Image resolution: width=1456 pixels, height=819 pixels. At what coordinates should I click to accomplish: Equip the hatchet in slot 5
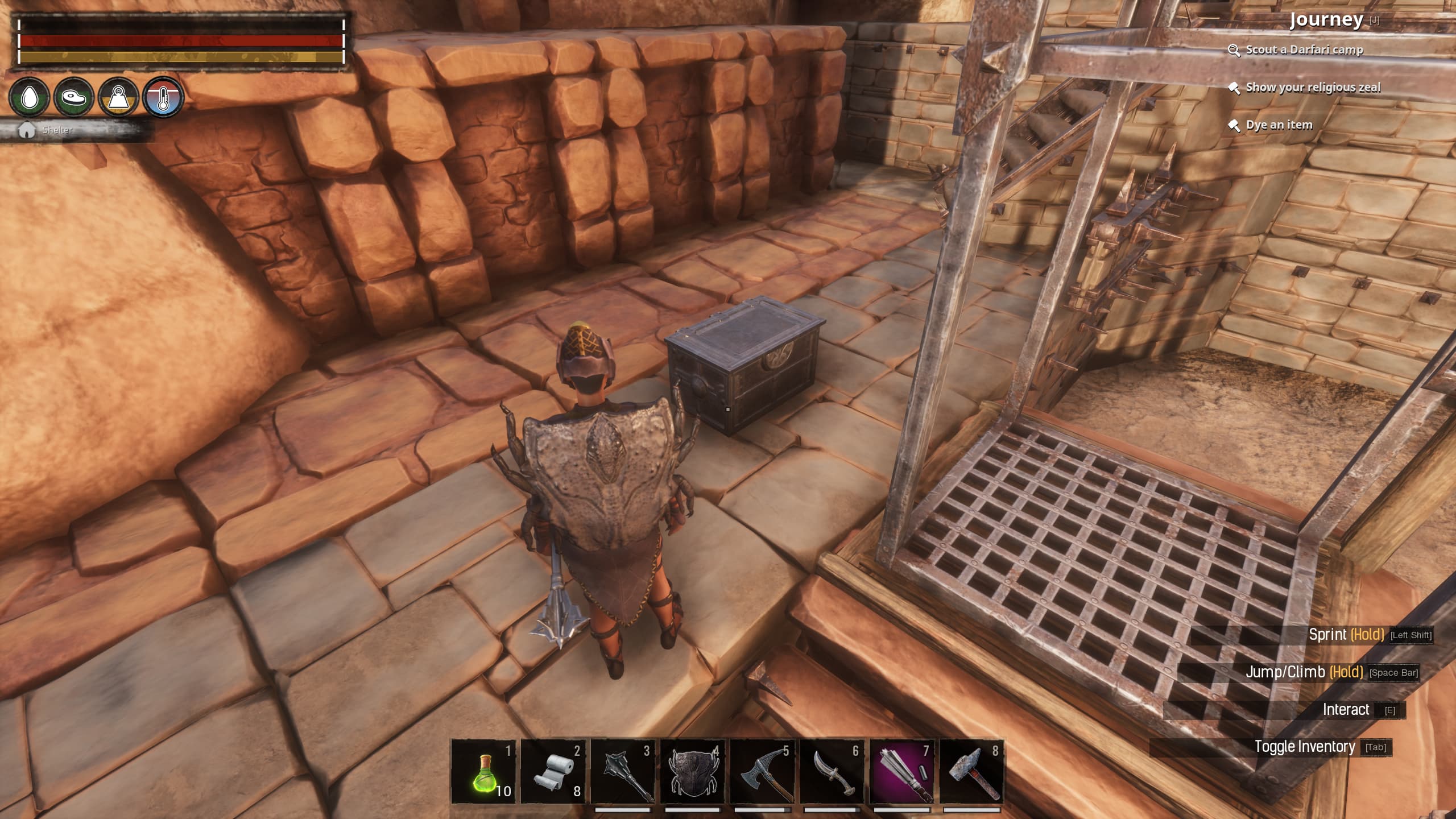763,771
